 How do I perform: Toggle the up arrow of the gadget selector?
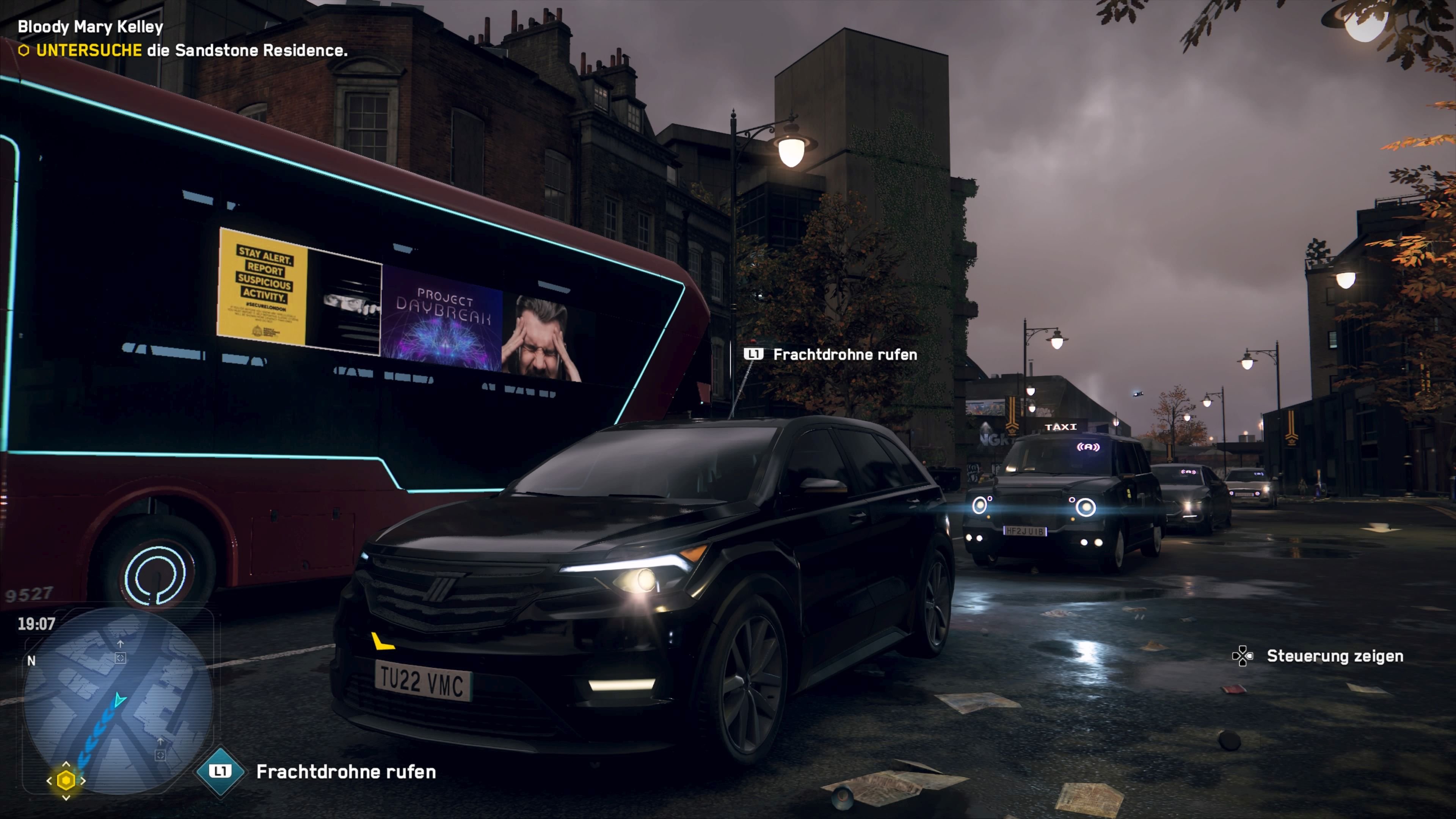coord(66,765)
